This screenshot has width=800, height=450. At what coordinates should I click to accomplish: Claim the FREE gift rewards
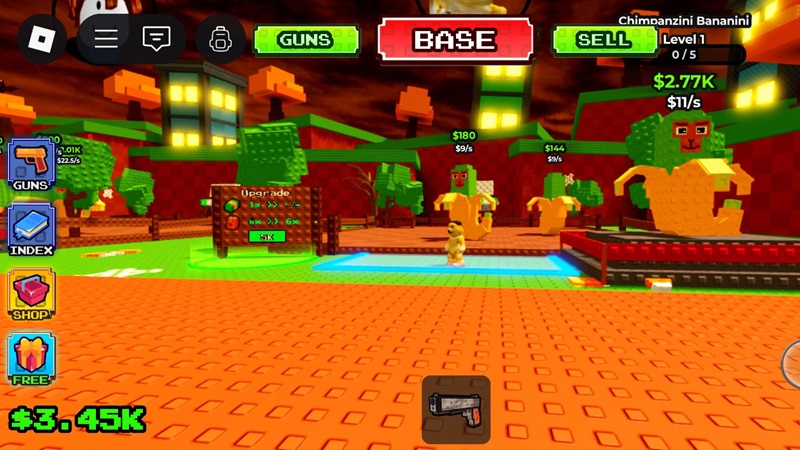click(x=32, y=358)
